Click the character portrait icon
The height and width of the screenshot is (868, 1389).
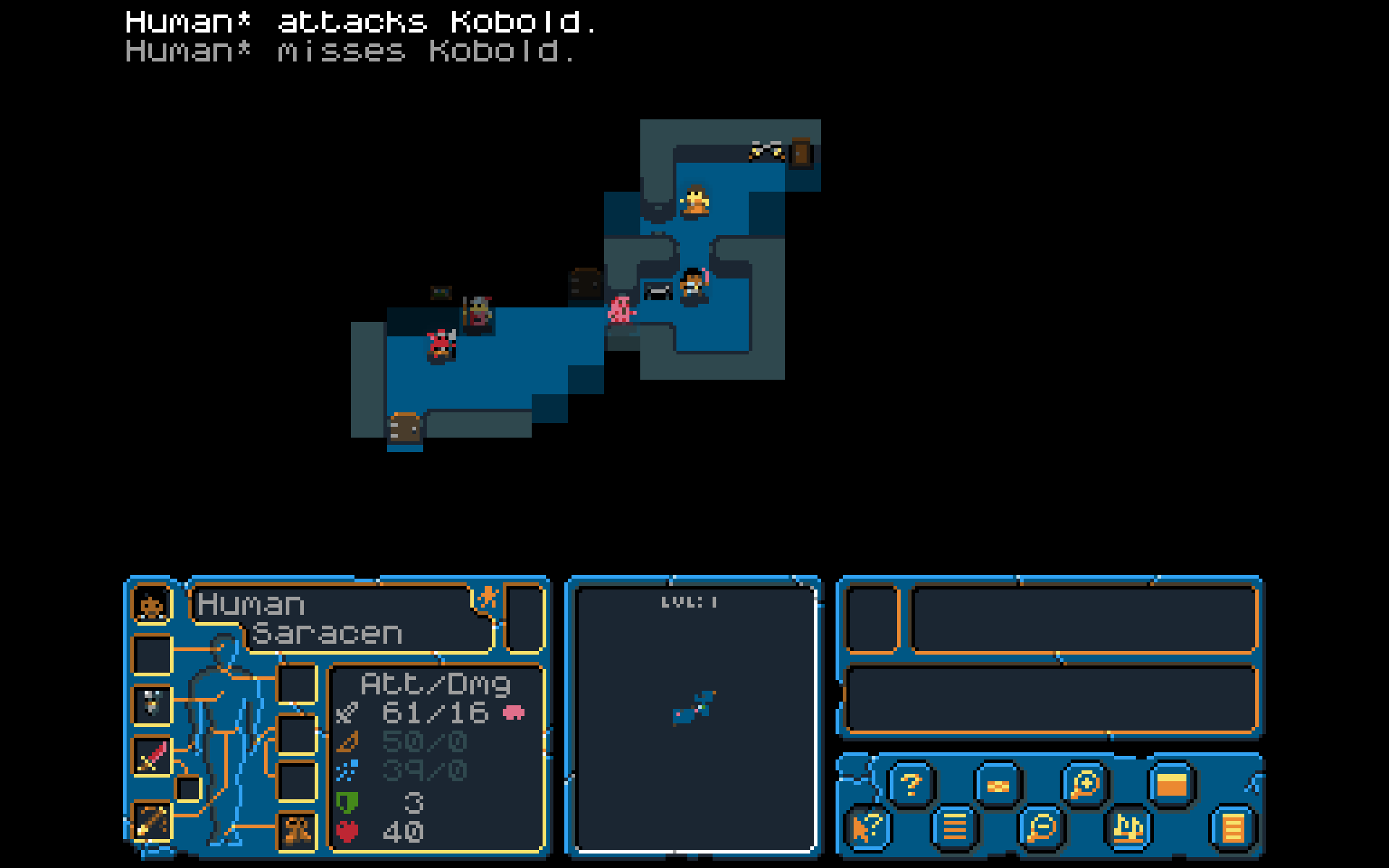pos(151,605)
